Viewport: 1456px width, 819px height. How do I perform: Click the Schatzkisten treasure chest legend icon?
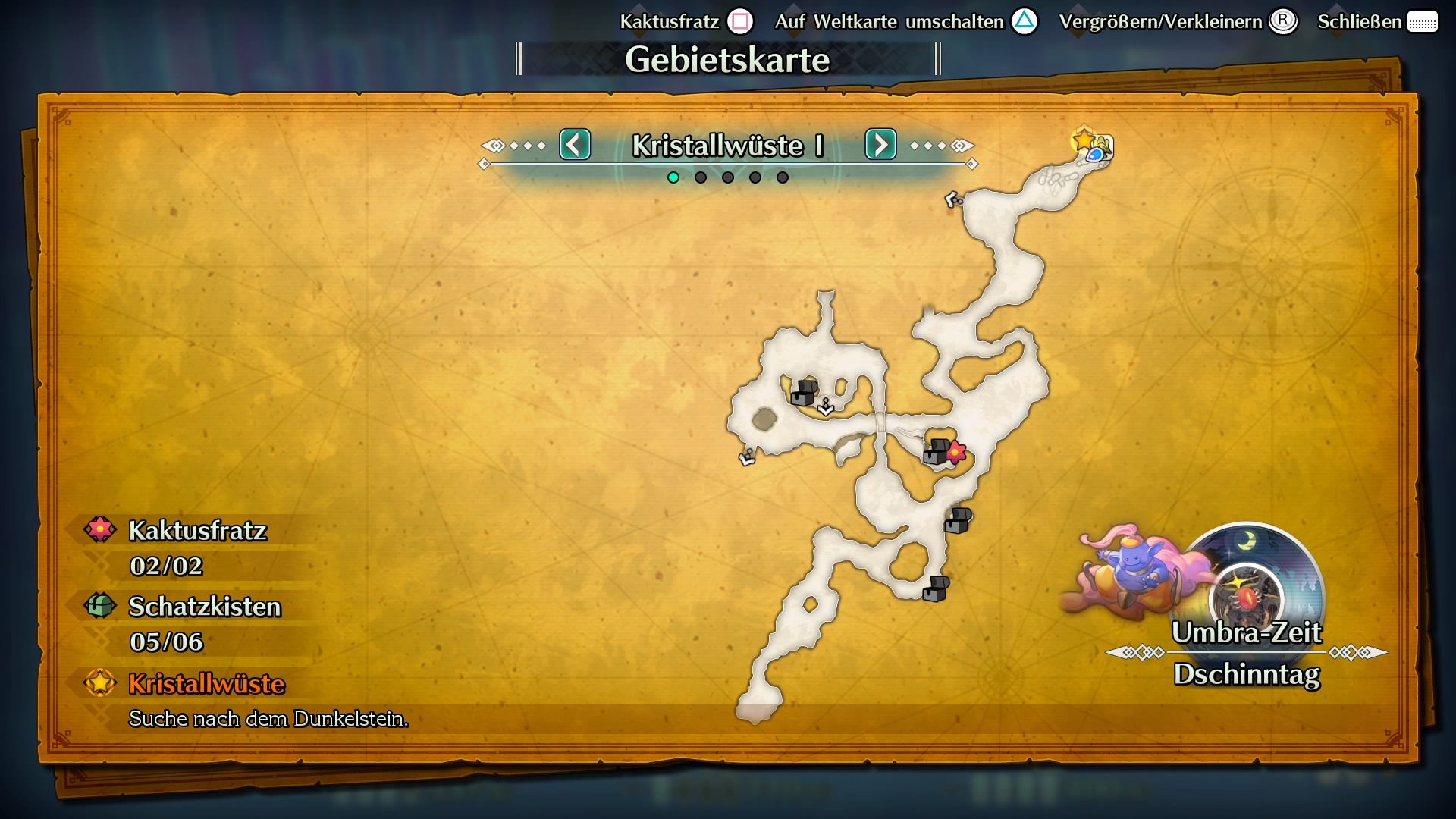point(99,607)
